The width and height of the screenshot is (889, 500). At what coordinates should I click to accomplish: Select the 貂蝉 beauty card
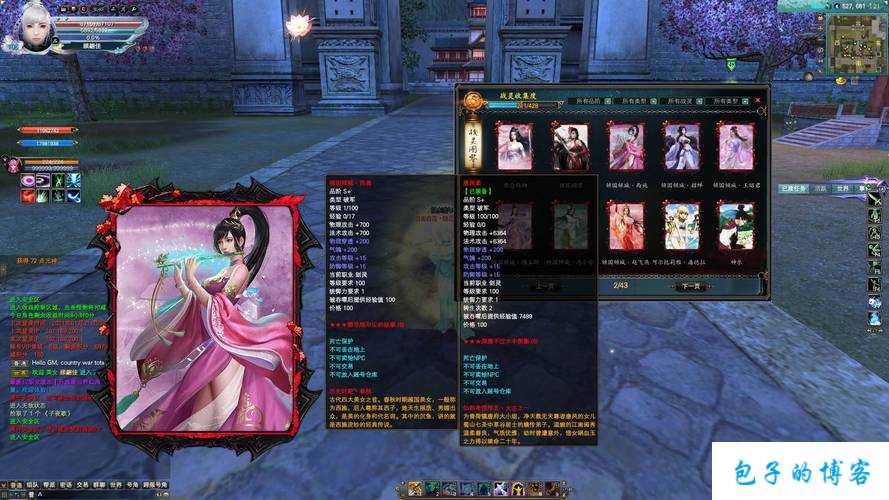[682, 147]
